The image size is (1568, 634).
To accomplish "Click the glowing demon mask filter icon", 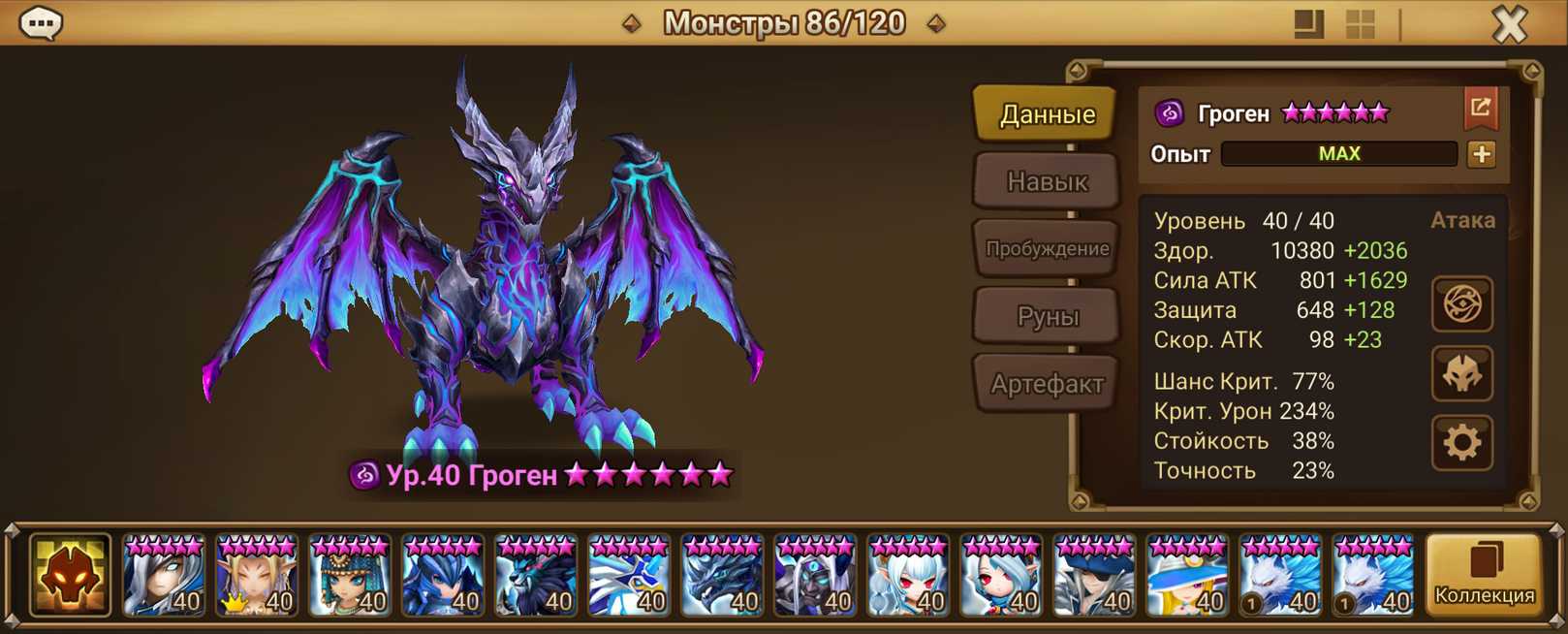I will (x=70, y=576).
